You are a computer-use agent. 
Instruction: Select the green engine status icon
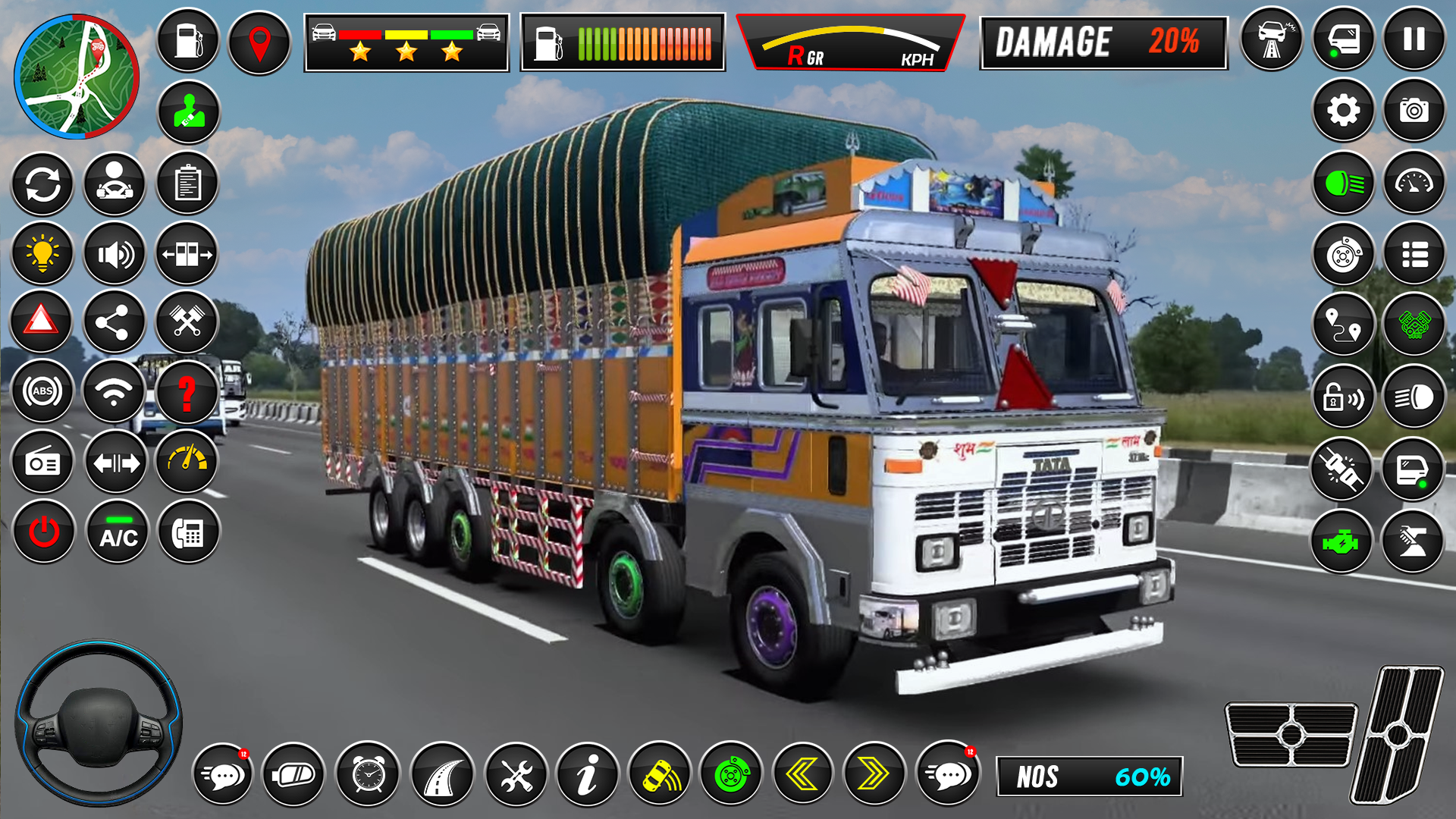pos(1343,541)
